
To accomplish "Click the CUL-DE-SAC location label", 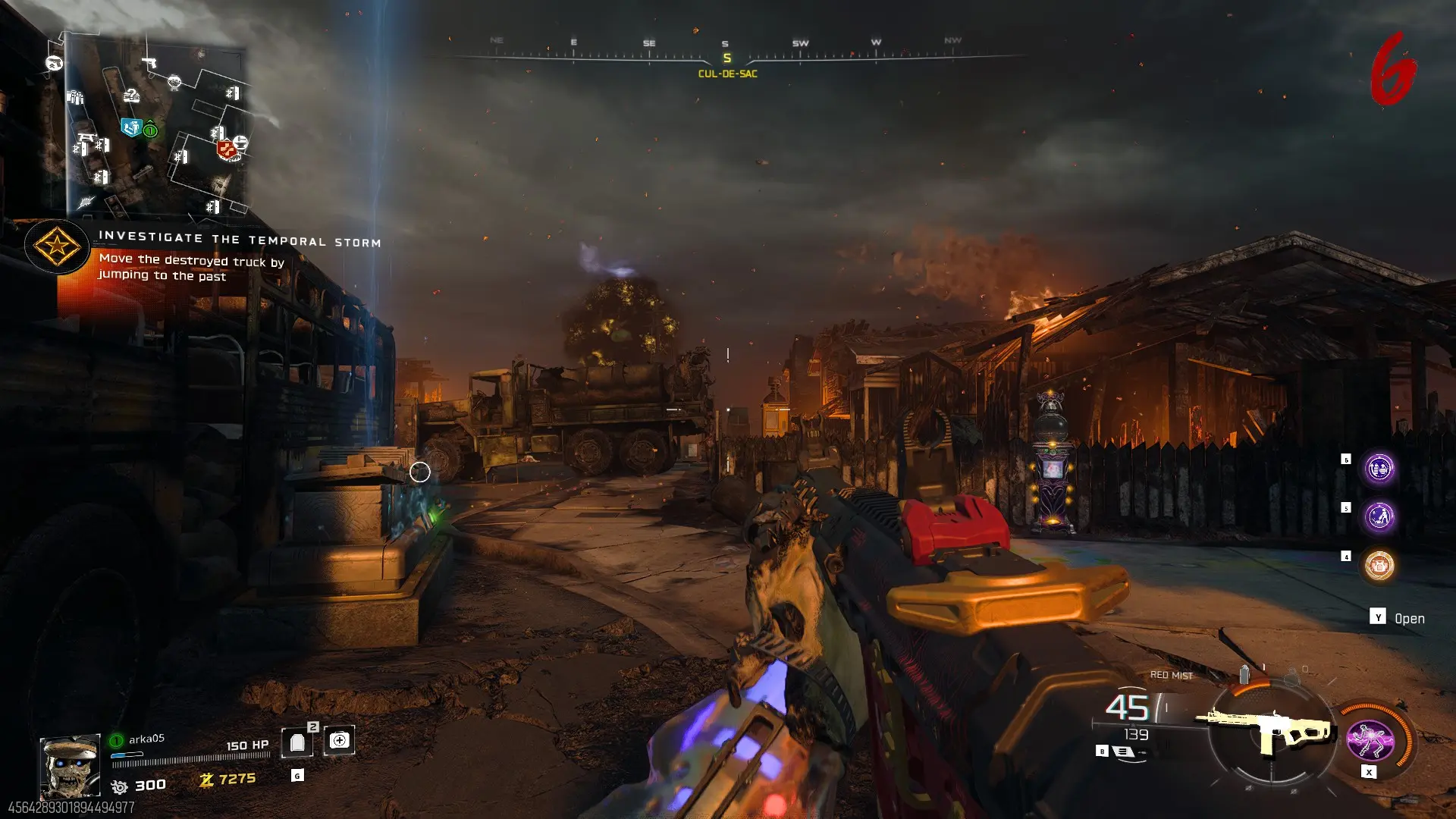I will coord(728,74).
